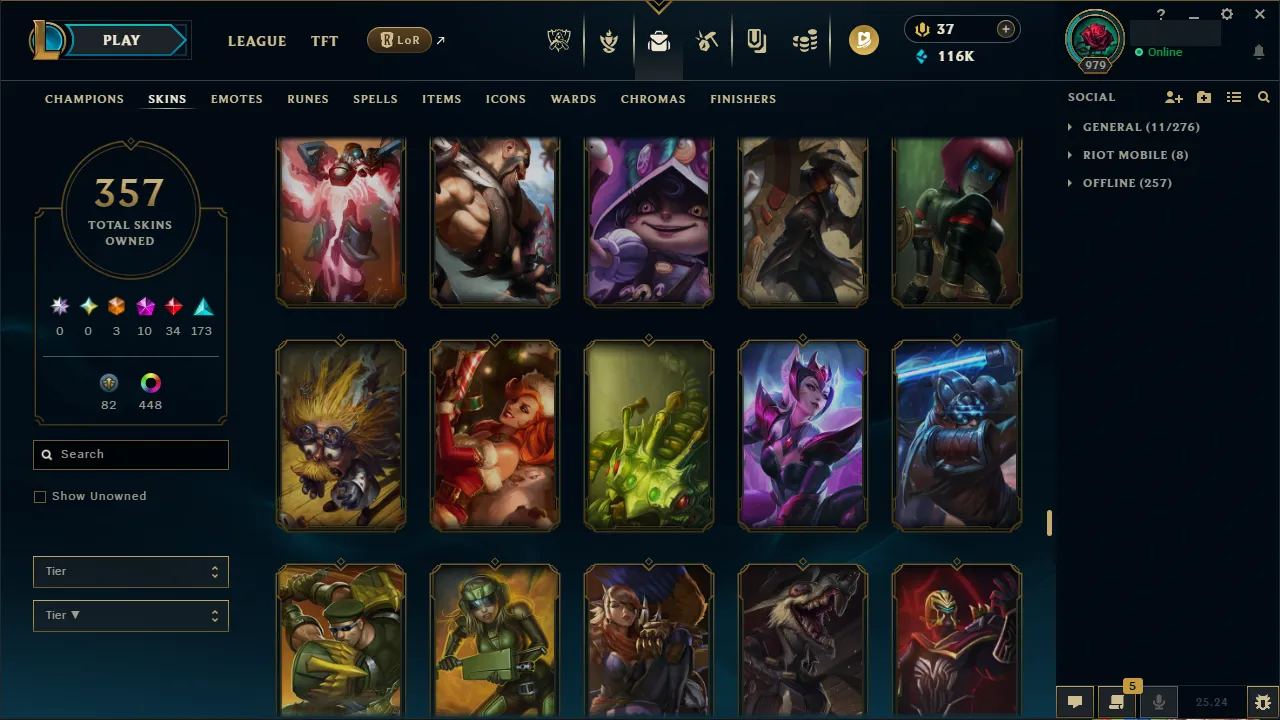Open chat via speech bubble icon

click(1075, 701)
